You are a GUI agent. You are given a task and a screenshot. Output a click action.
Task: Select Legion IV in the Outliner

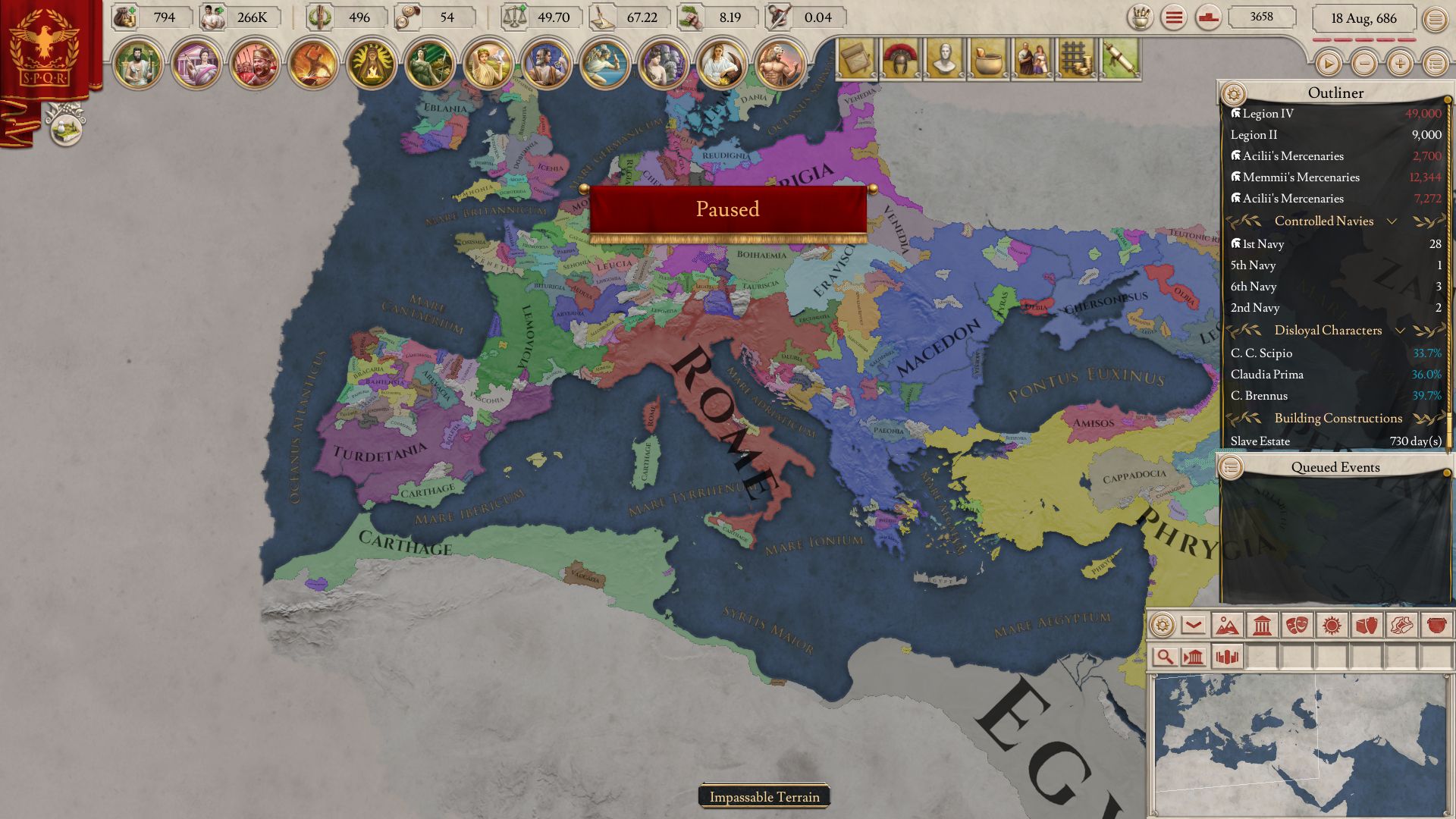[x=1268, y=114]
